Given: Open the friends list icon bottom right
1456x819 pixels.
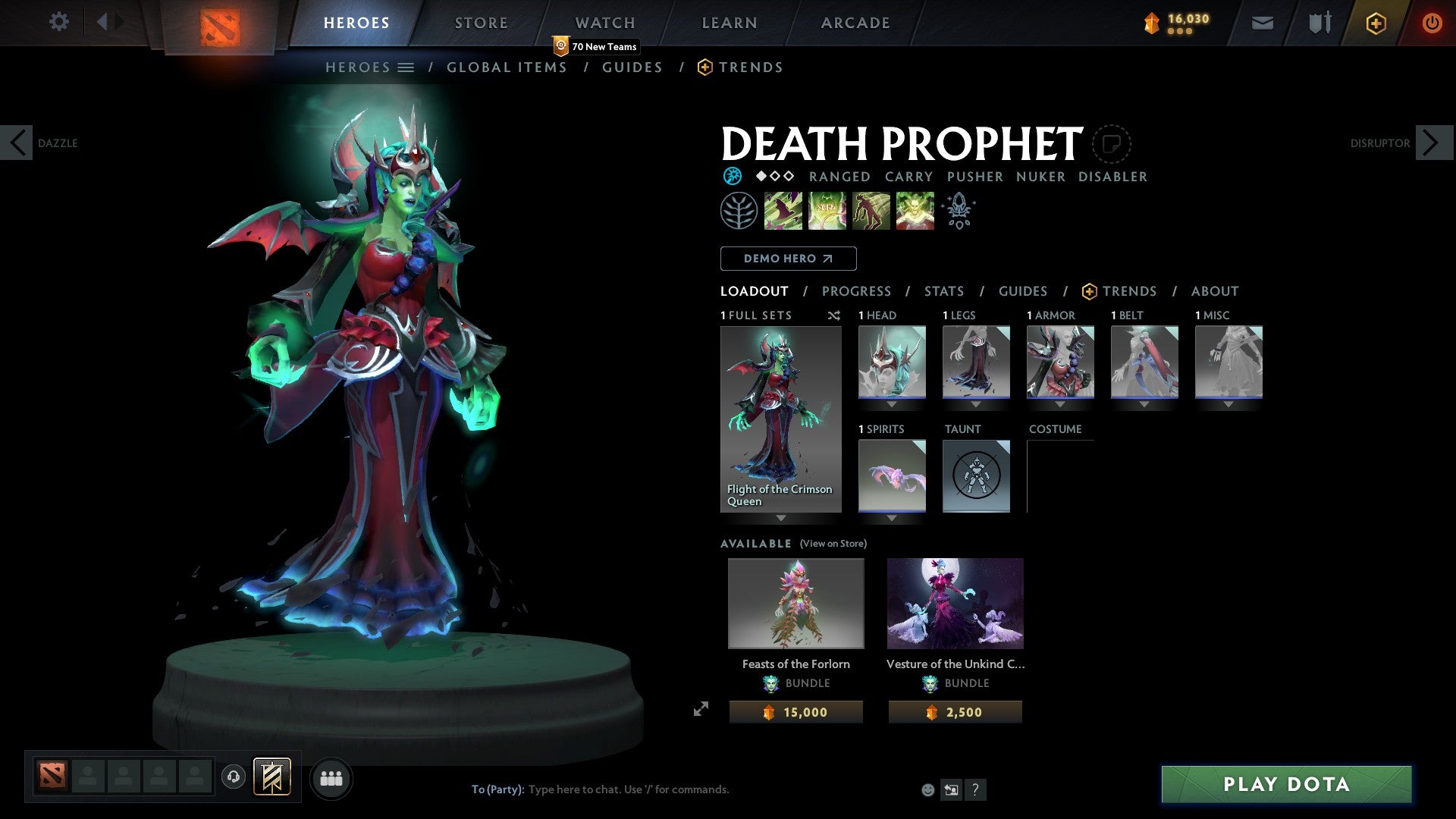Looking at the screenshot, I should tap(331, 778).
